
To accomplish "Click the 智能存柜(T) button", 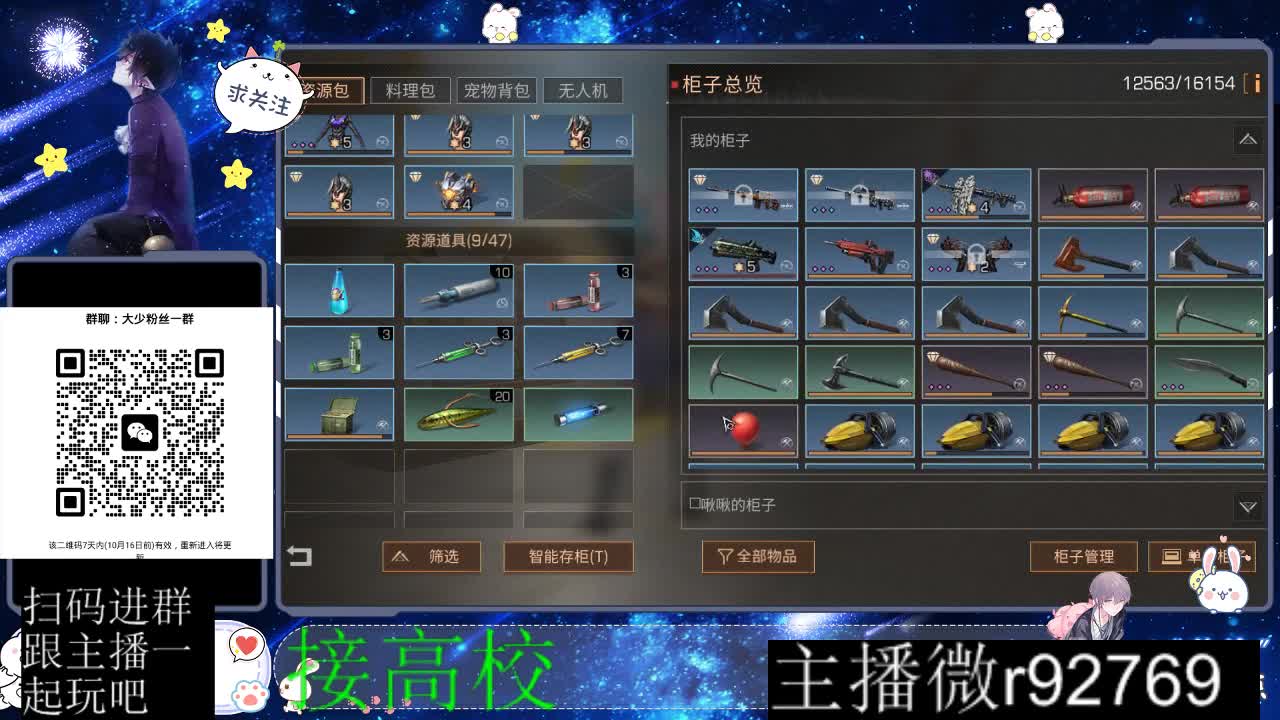I will (567, 557).
